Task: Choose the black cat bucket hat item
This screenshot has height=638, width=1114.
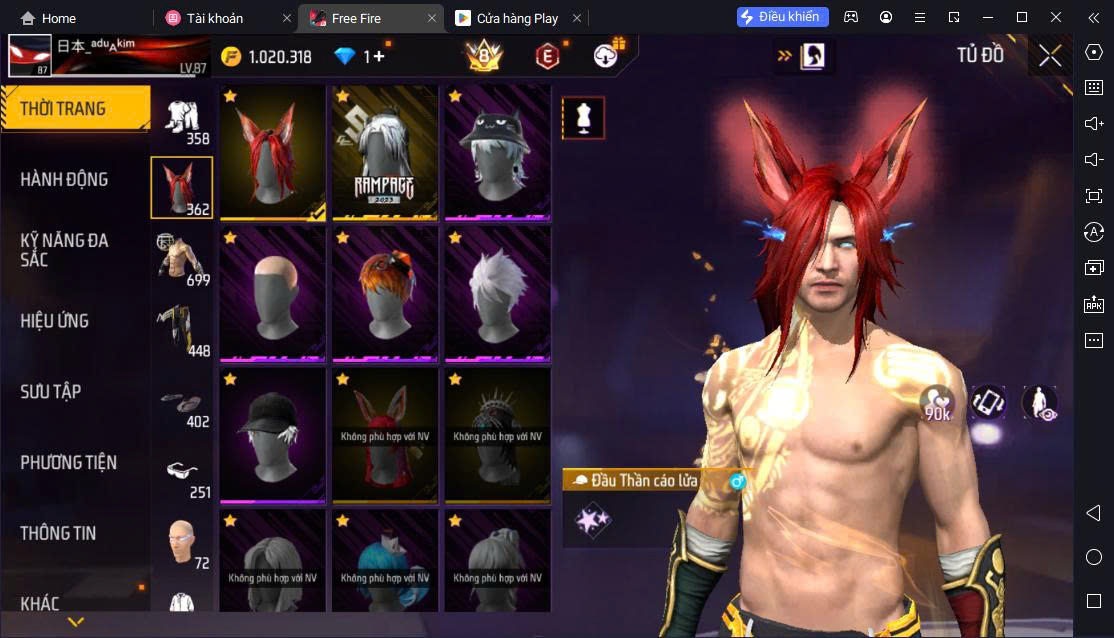Action: [497, 152]
